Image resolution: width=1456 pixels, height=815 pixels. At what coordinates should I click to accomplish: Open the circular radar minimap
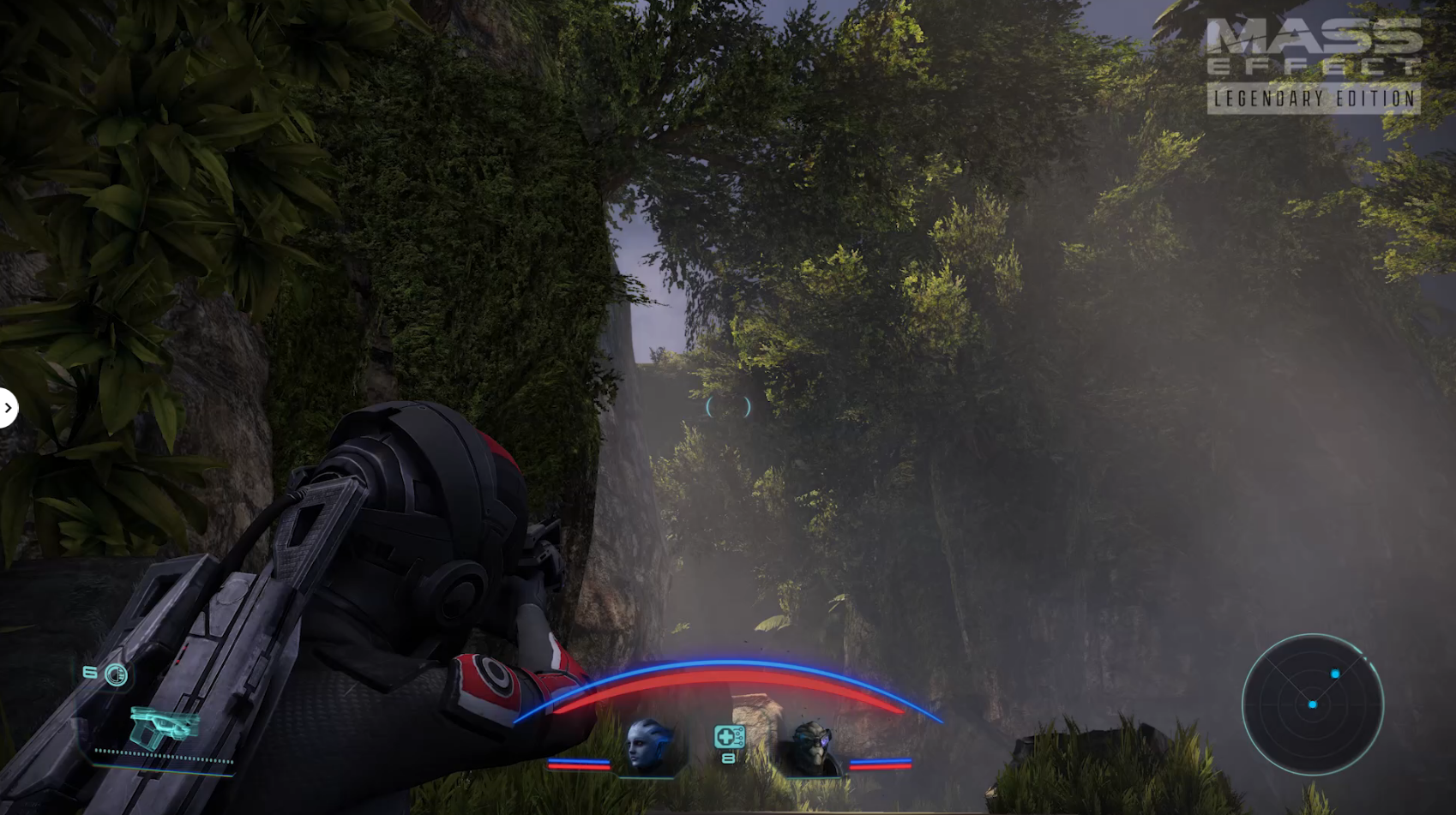click(1312, 704)
